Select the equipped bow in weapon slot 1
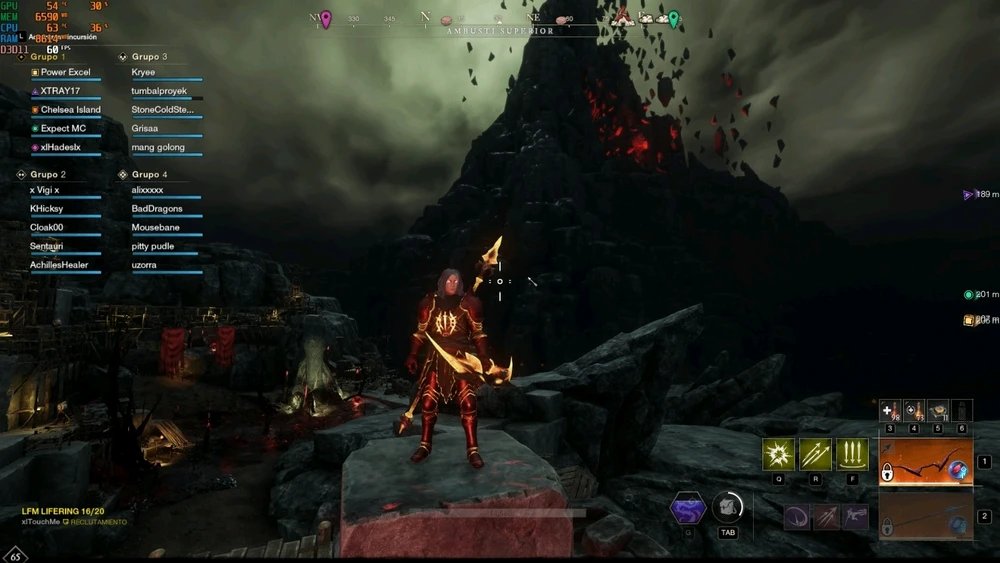The image size is (1000, 563). [x=924, y=463]
